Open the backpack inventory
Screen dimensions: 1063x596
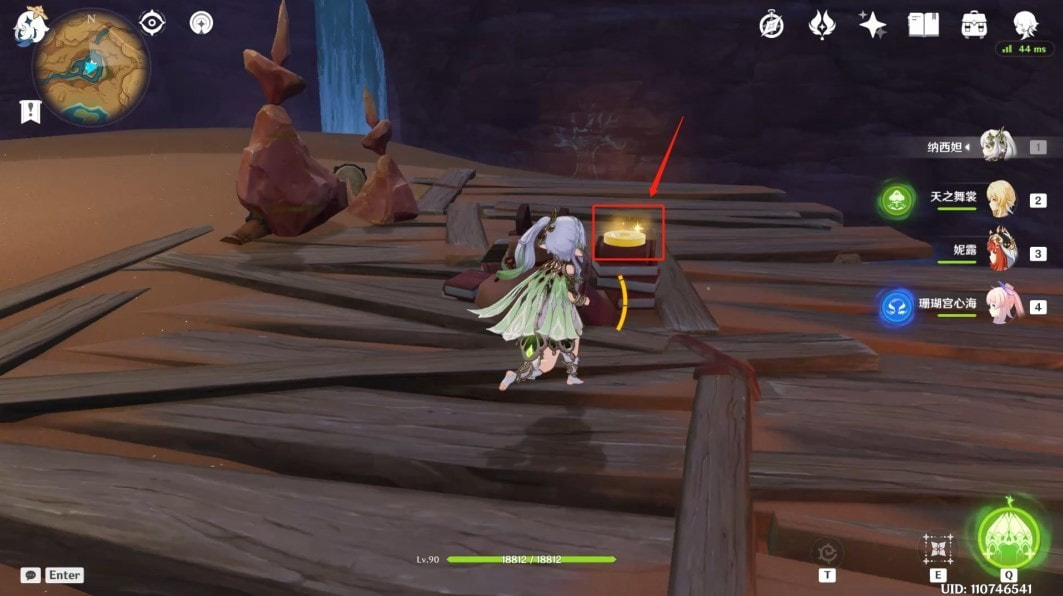click(x=974, y=25)
